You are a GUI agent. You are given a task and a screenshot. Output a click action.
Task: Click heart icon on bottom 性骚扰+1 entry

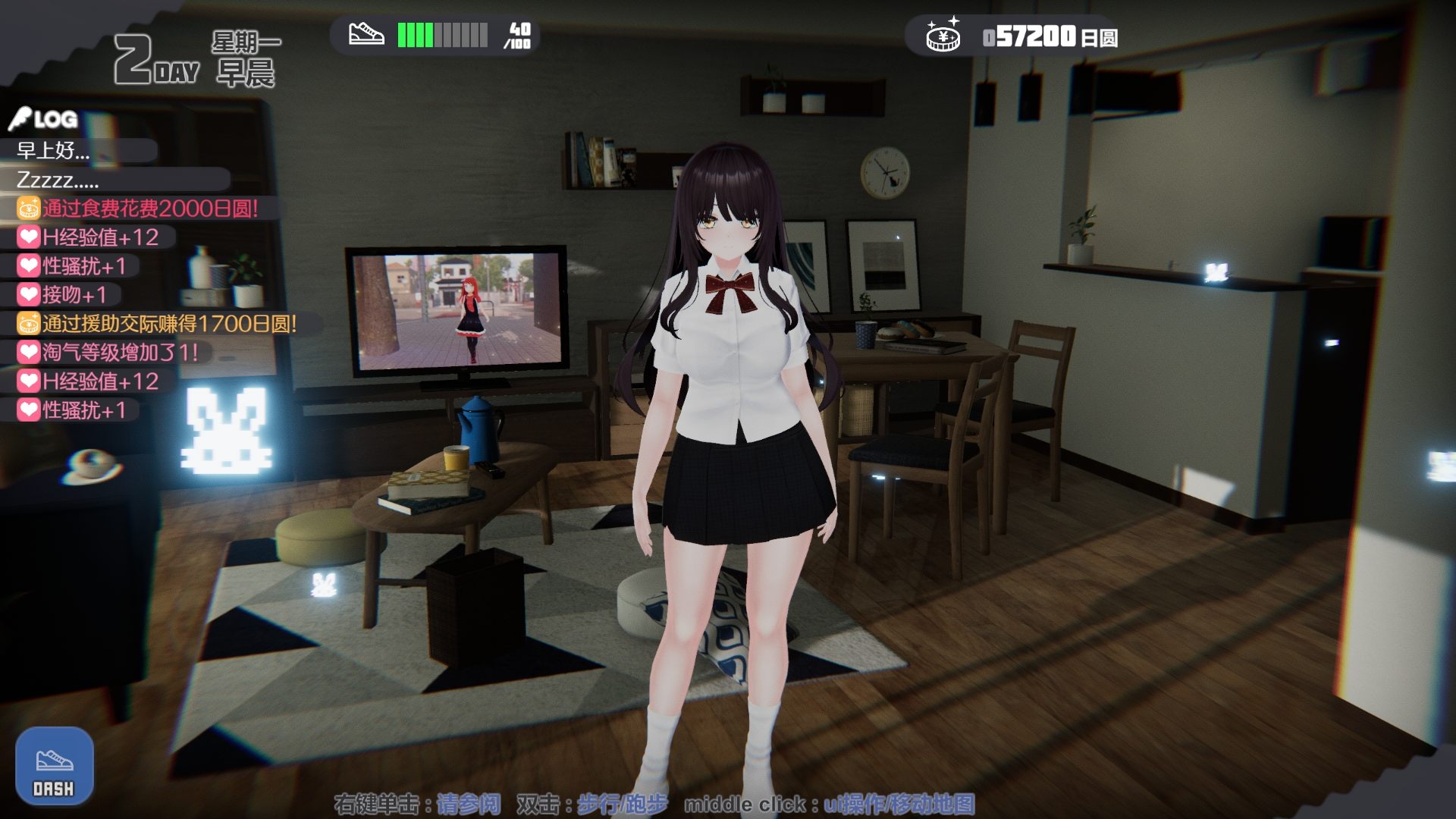(x=28, y=409)
